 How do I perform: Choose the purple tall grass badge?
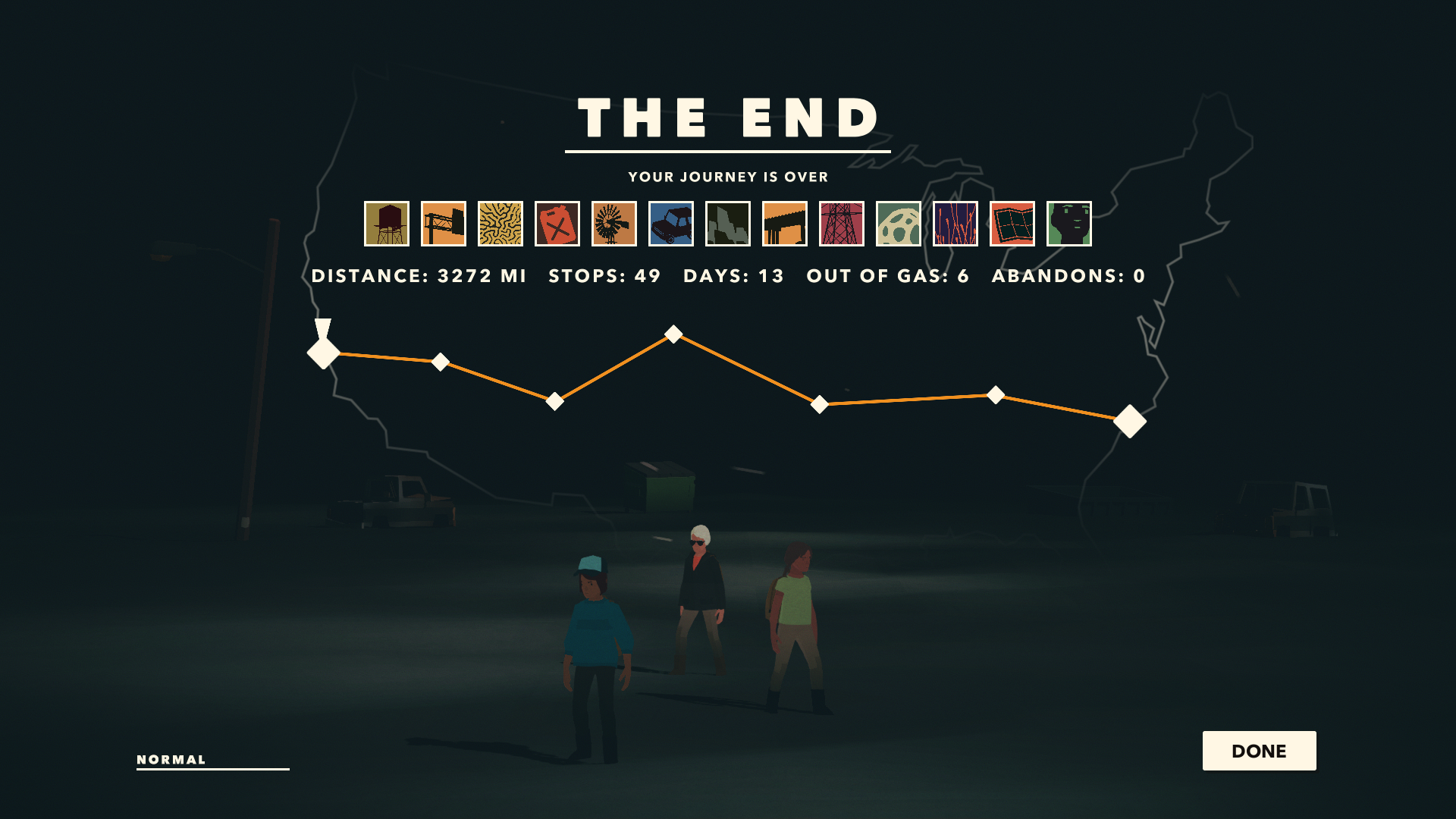pos(955,224)
